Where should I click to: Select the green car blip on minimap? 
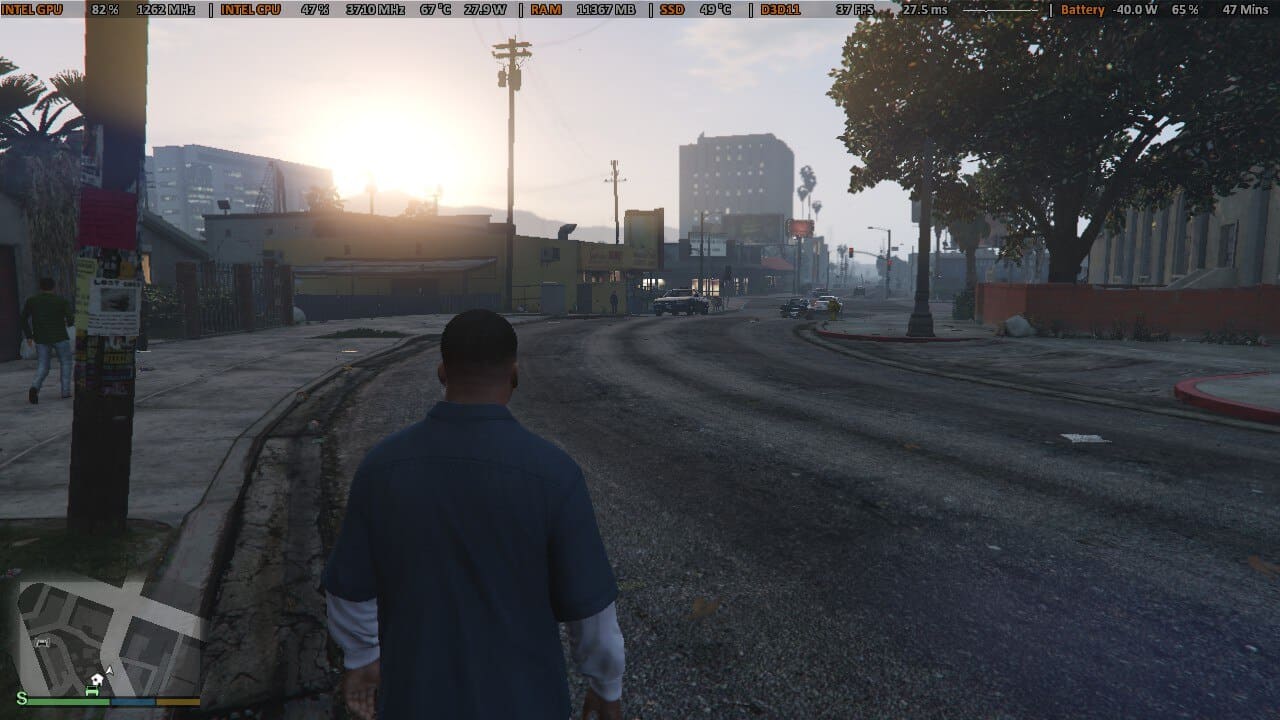[x=92, y=691]
